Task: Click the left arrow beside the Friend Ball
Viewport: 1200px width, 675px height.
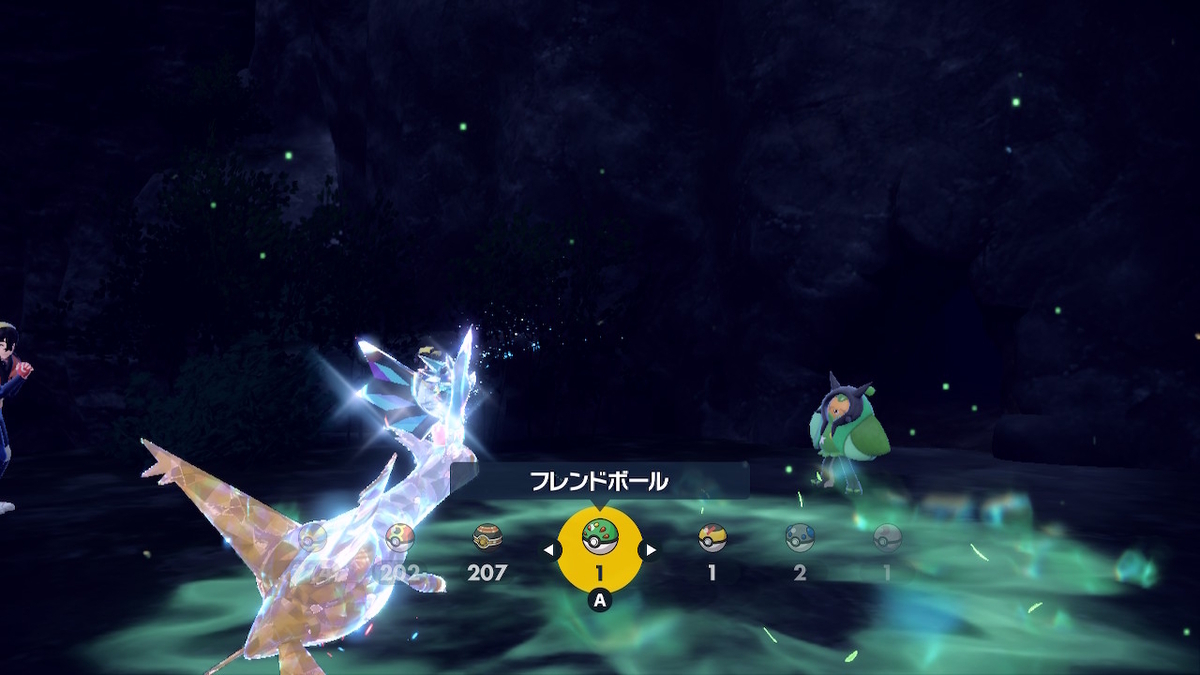Action: 550,549
